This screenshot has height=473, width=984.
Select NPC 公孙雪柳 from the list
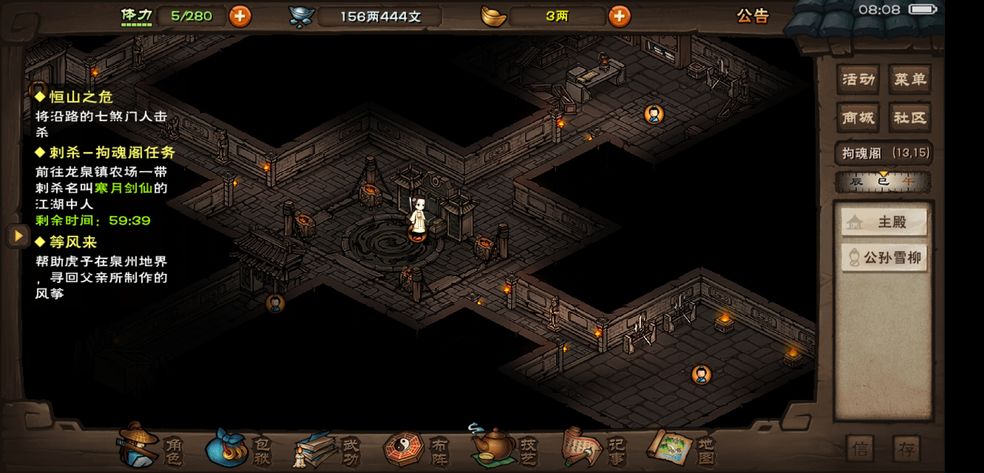coord(883,258)
